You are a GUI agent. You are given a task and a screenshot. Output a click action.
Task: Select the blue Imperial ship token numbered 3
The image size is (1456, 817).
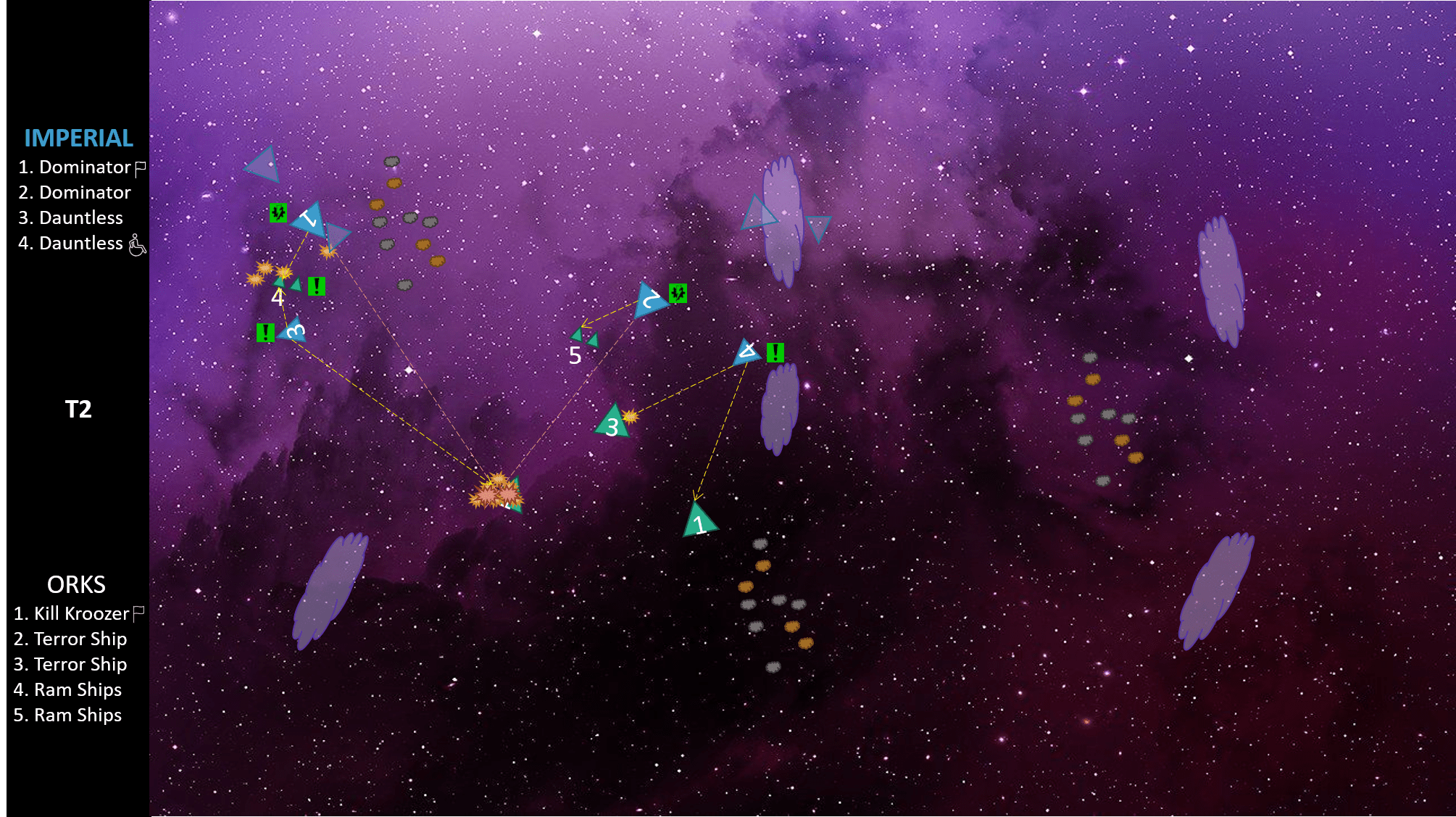point(294,331)
